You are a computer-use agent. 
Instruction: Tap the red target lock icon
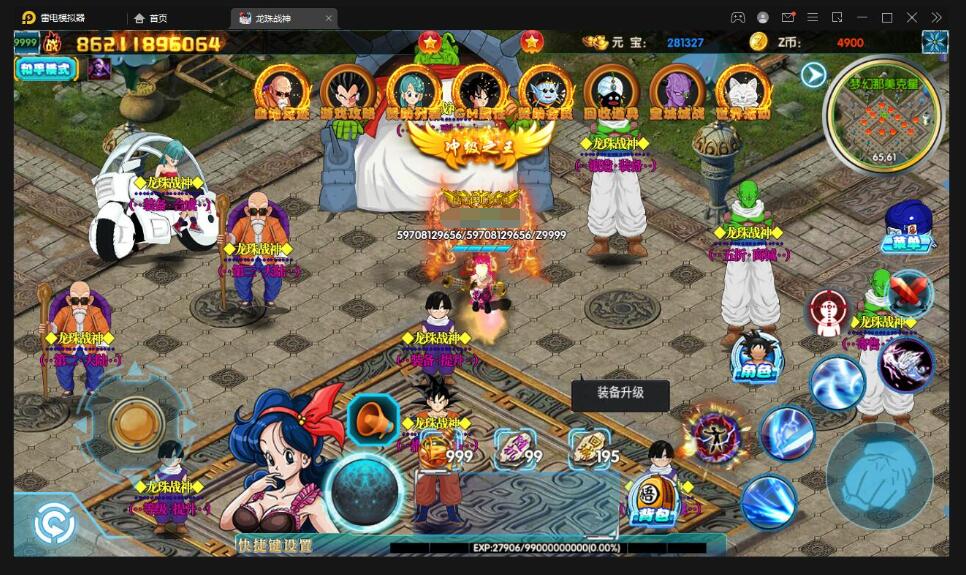coord(829,313)
